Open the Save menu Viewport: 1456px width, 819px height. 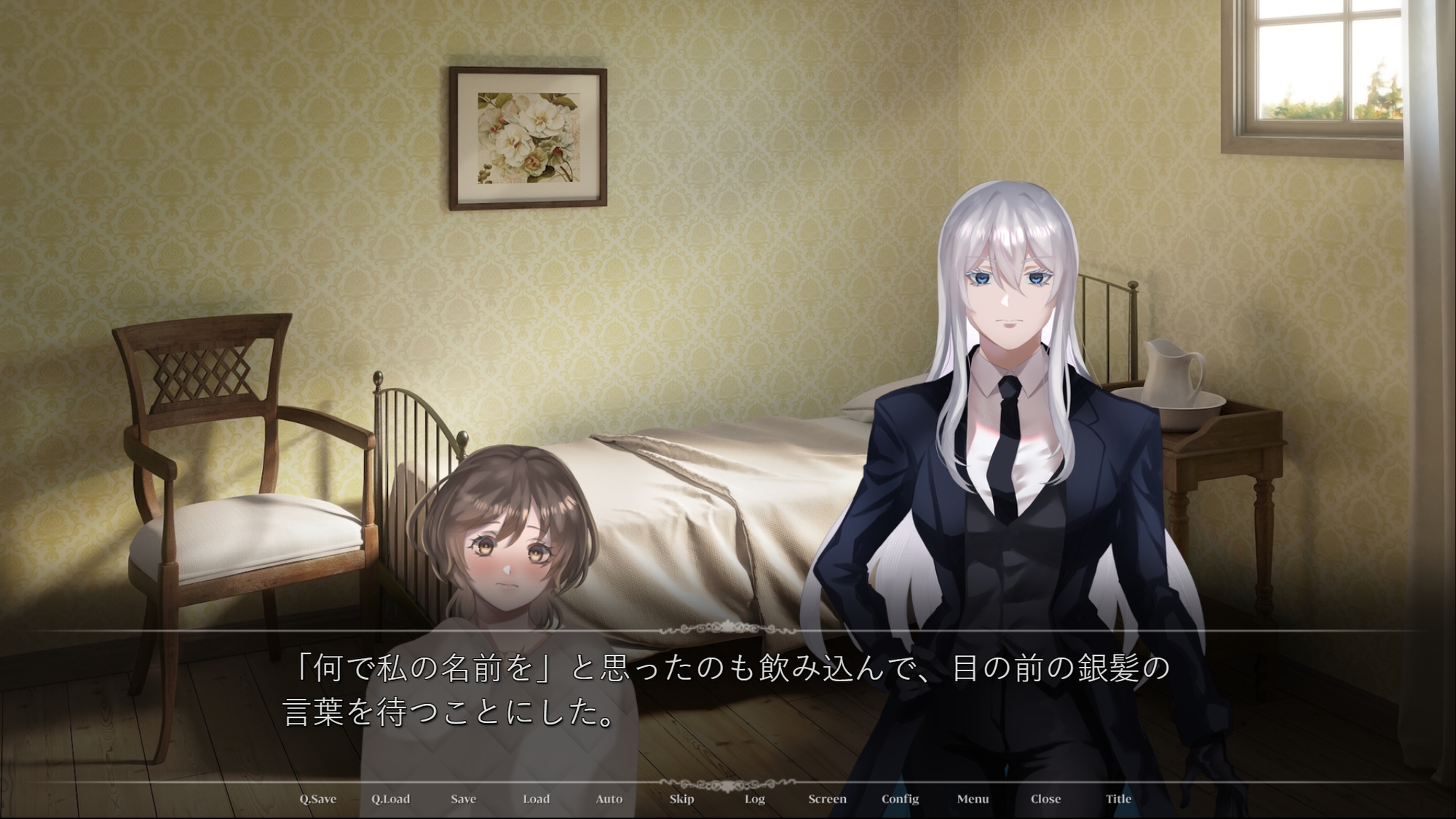point(463,799)
